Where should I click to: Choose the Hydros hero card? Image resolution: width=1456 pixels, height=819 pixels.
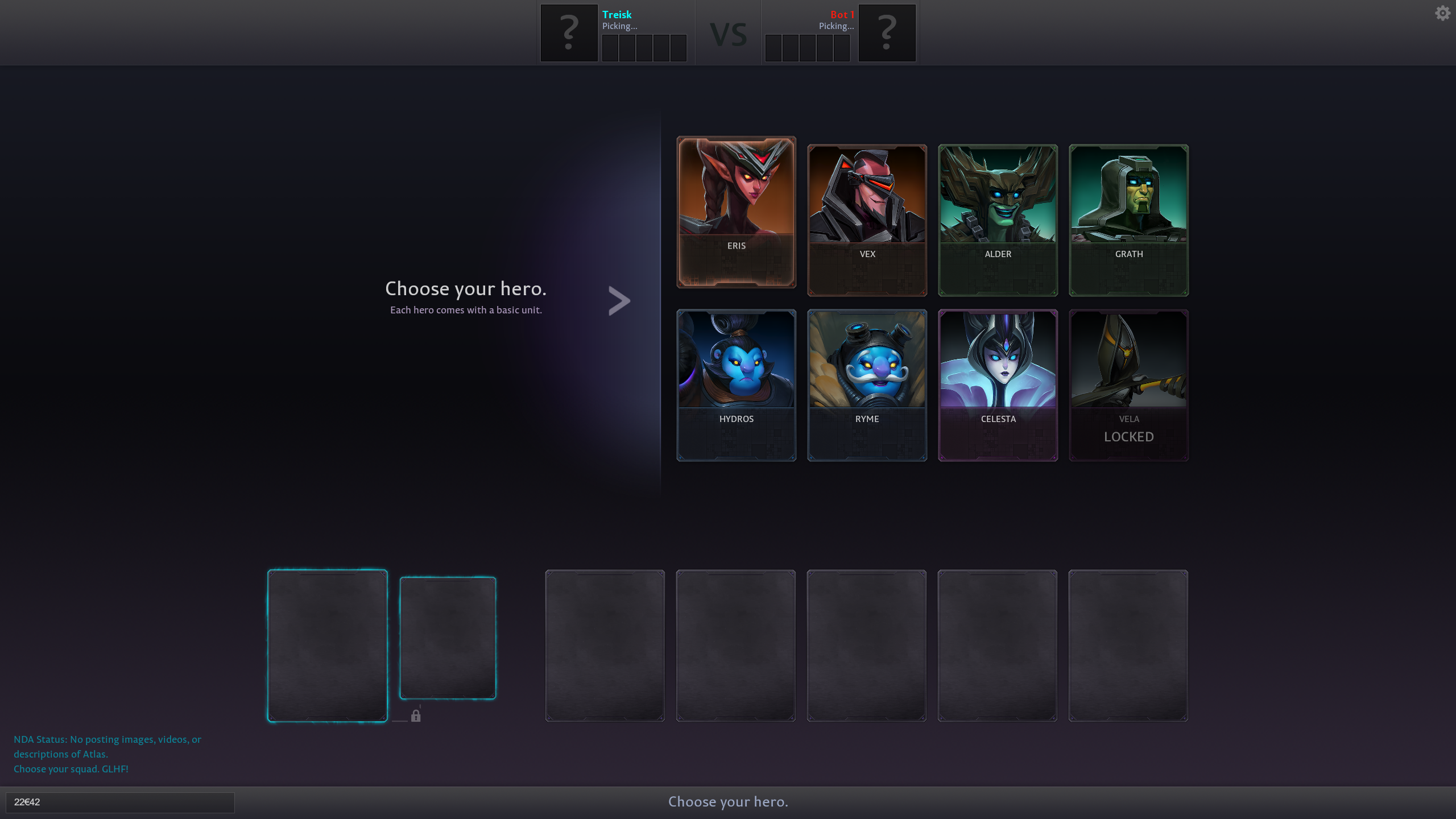click(736, 385)
